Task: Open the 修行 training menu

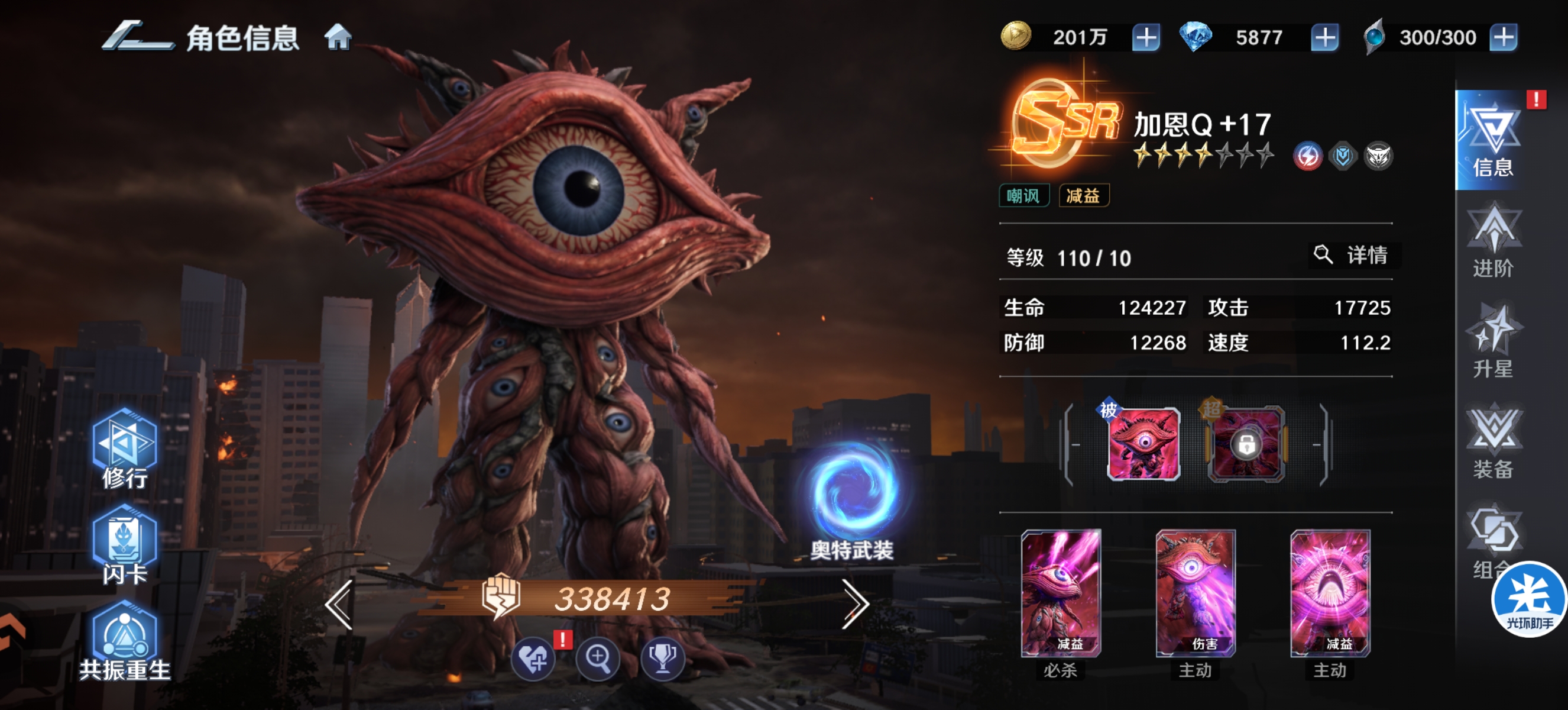Action: (x=125, y=450)
